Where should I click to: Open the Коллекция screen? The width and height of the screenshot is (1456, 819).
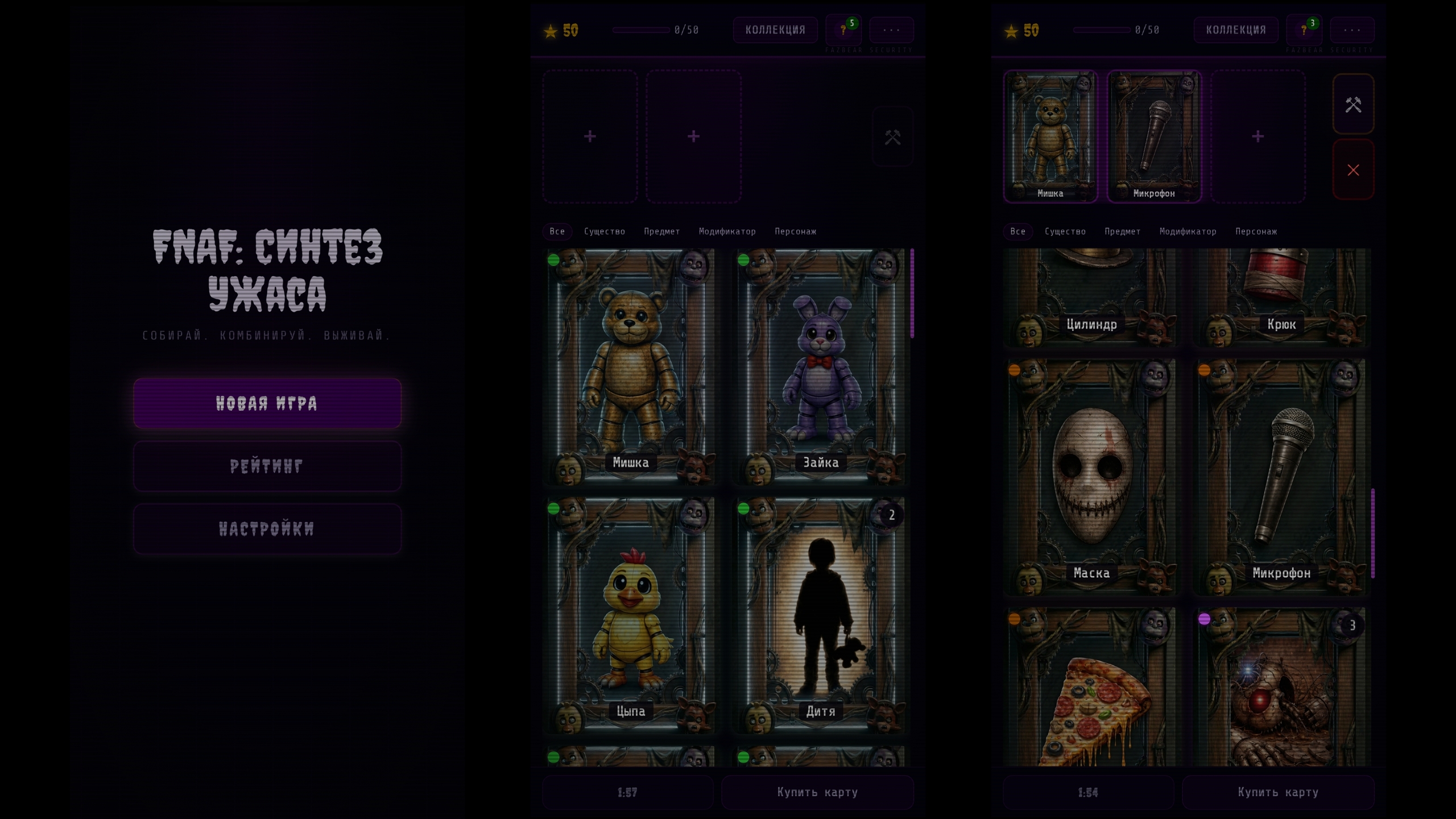point(775,30)
